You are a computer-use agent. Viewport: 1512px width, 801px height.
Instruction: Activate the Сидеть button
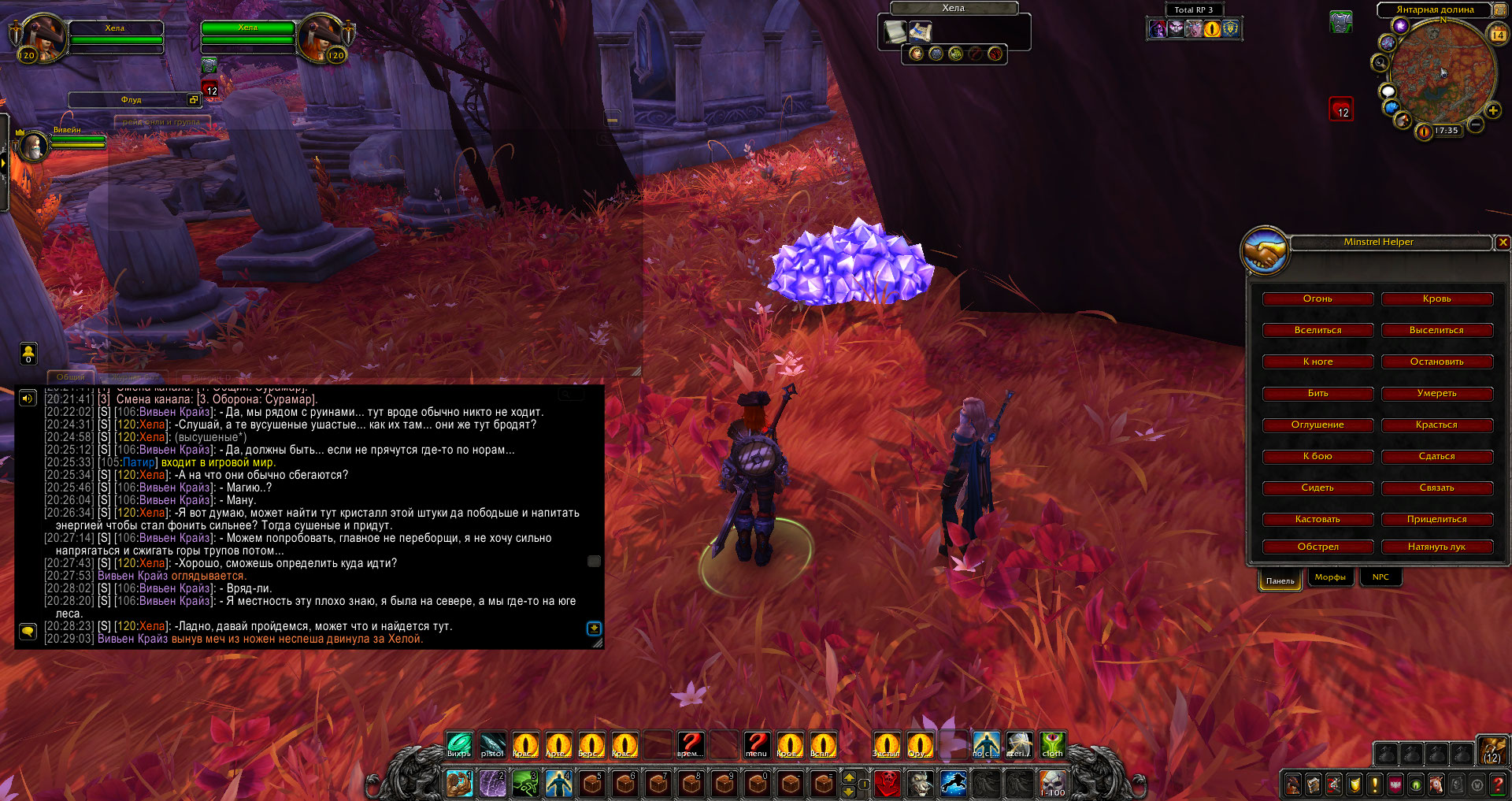[1317, 488]
